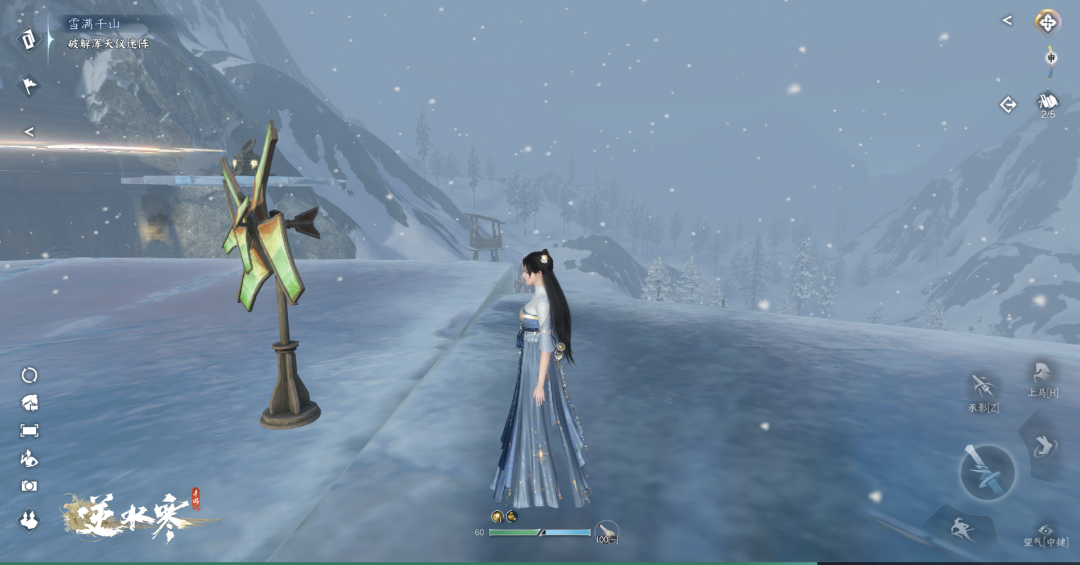Image resolution: width=1080 pixels, height=565 pixels.
Task: Click the flag icon in left sidebar
Action: [29, 86]
